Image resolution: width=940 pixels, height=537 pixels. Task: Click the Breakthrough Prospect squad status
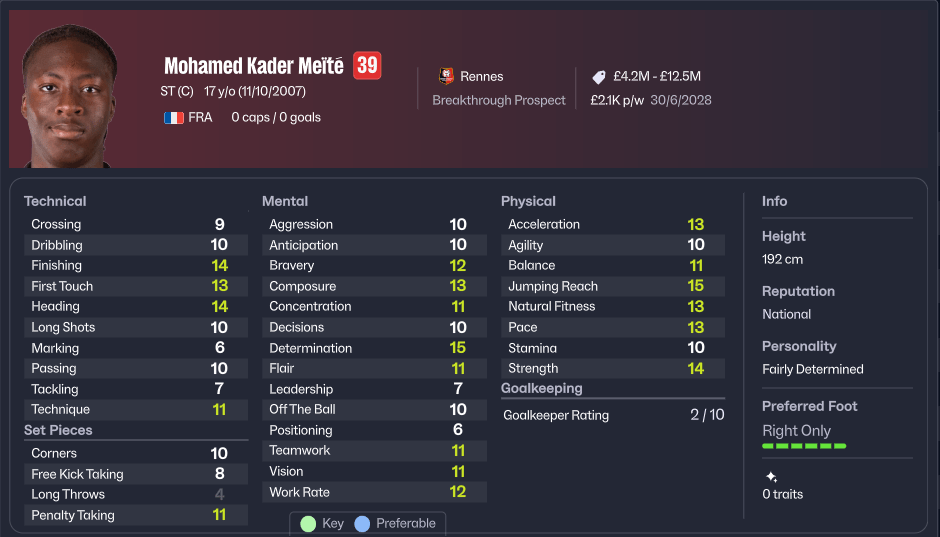499,100
